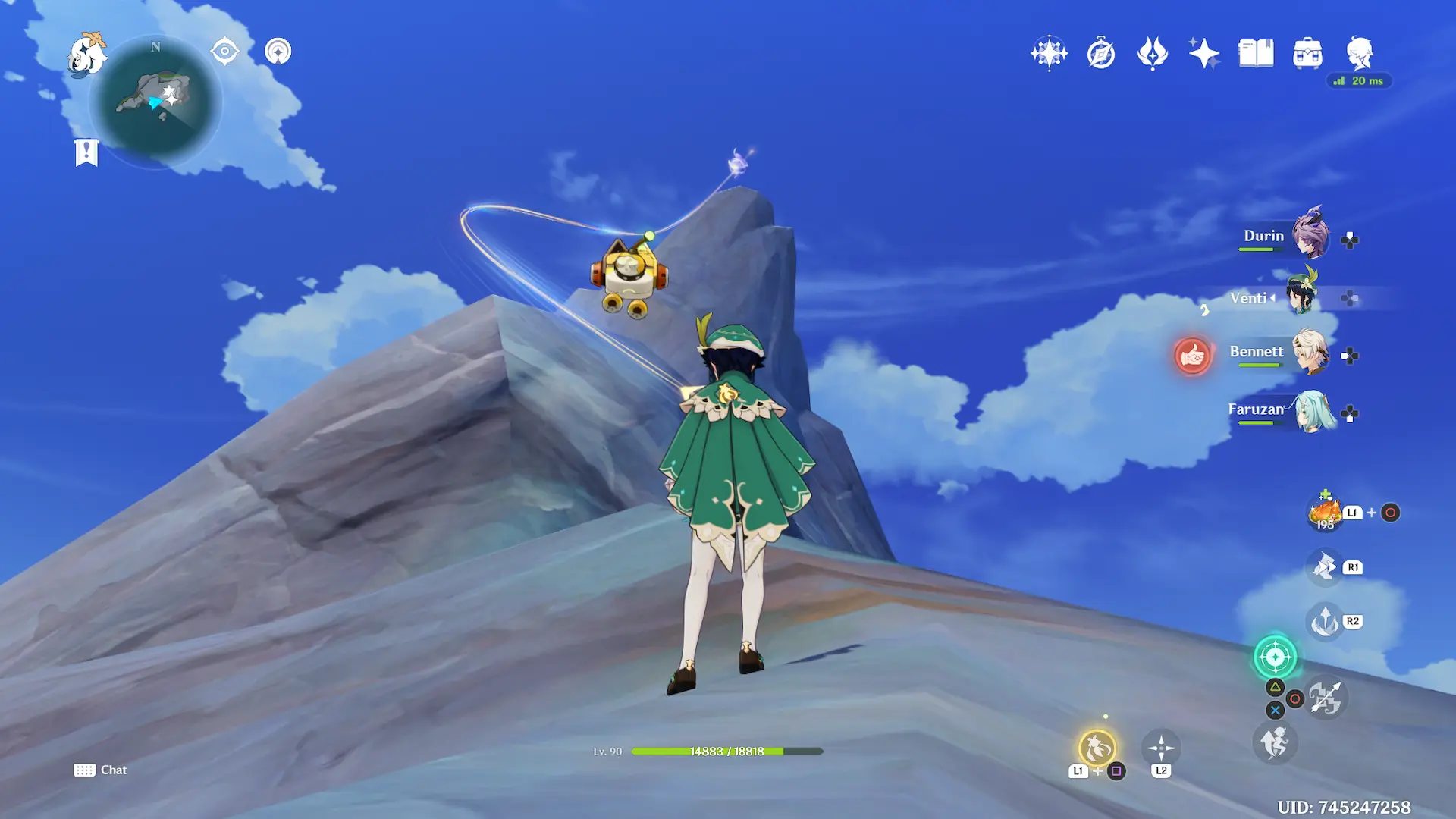Activate Venti's green Elemental Skill icon

coord(1275,657)
